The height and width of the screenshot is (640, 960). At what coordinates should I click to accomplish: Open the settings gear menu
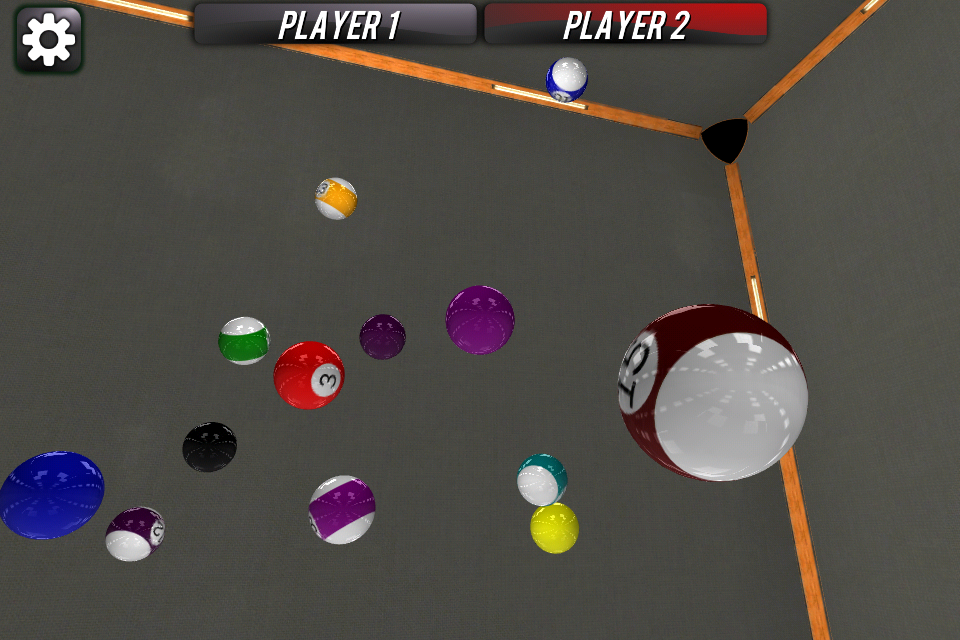[x=49, y=40]
